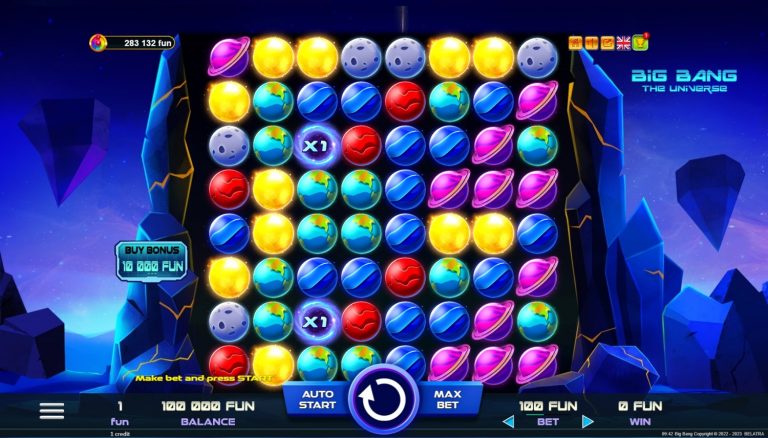The width and height of the screenshot is (768, 438).
Task: Activate Auto Start
Action: pos(316,399)
